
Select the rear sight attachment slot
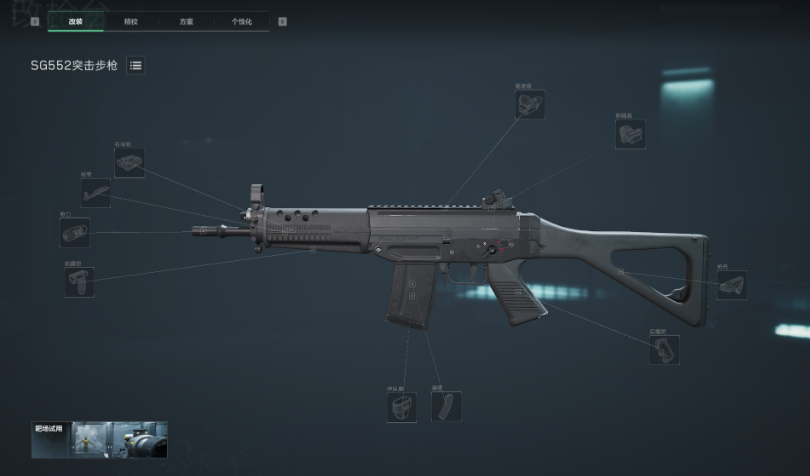click(x=630, y=135)
